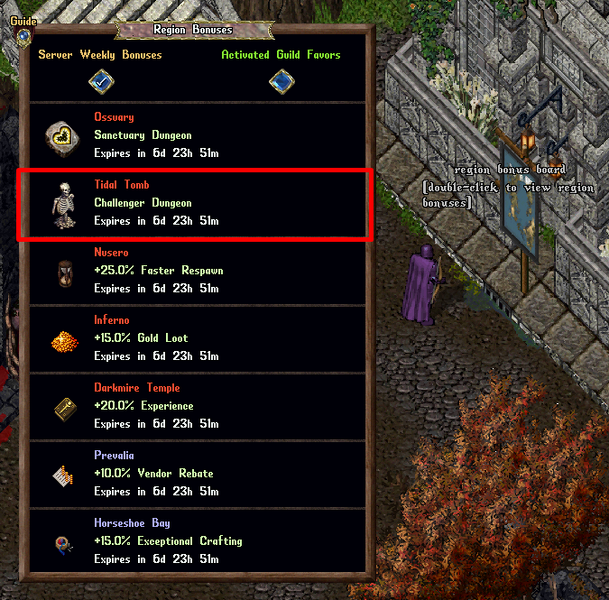Toggle Server Weekly Bonuses checkbox
The height and width of the screenshot is (600, 609).
(100, 82)
